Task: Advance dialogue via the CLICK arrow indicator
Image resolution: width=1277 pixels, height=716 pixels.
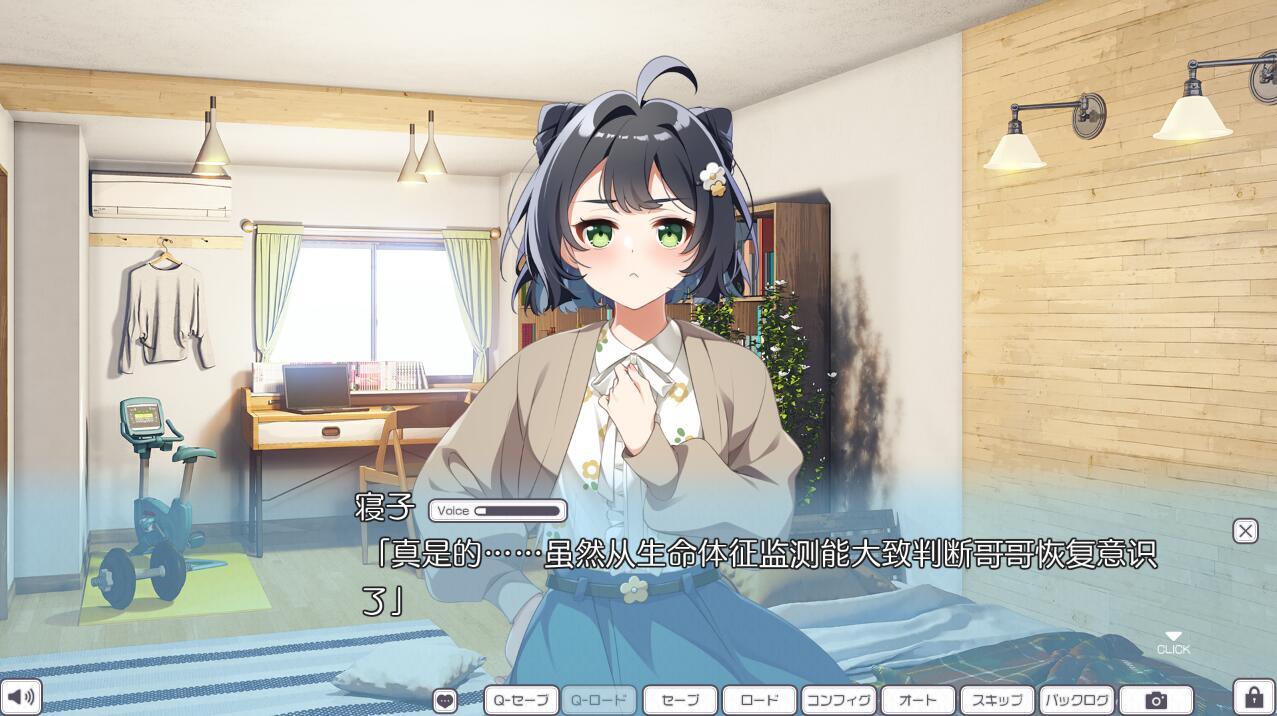Action: pyautogui.click(x=1173, y=642)
